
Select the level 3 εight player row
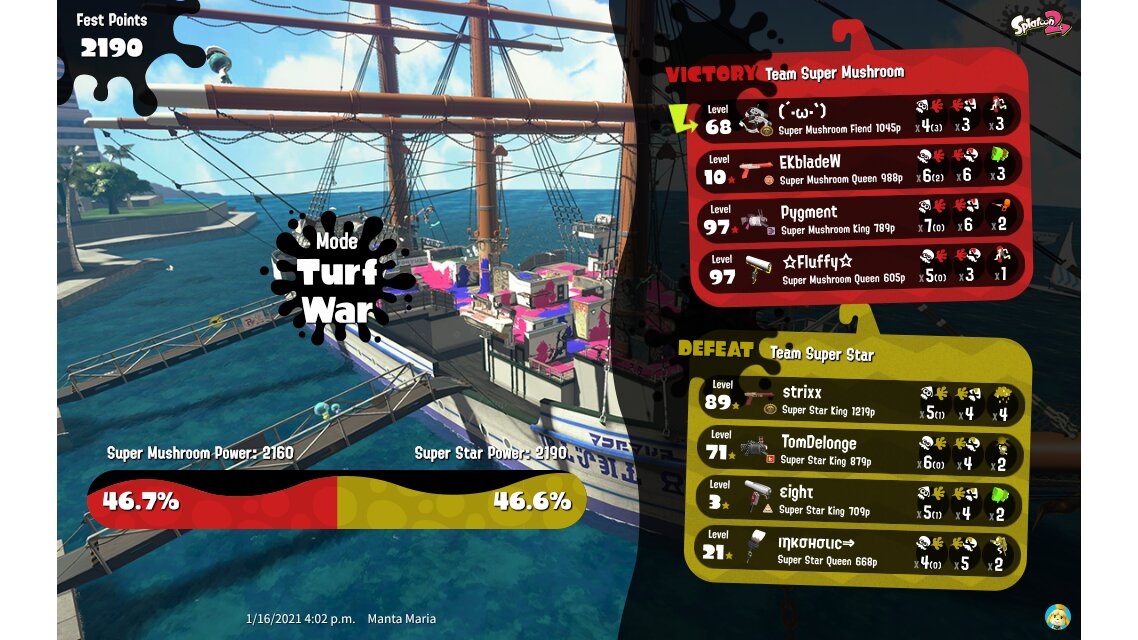point(858,499)
